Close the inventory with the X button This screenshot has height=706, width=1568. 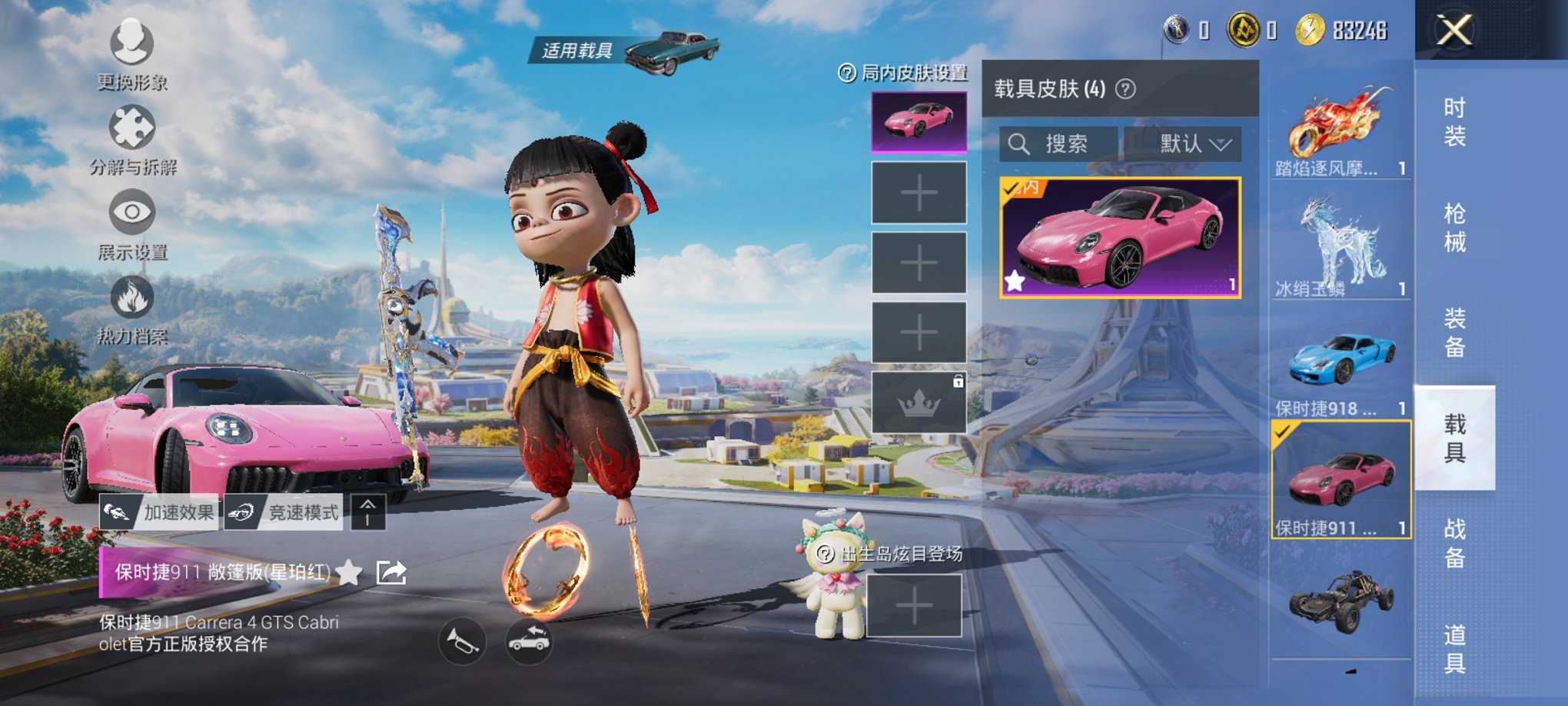click(x=1454, y=32)
